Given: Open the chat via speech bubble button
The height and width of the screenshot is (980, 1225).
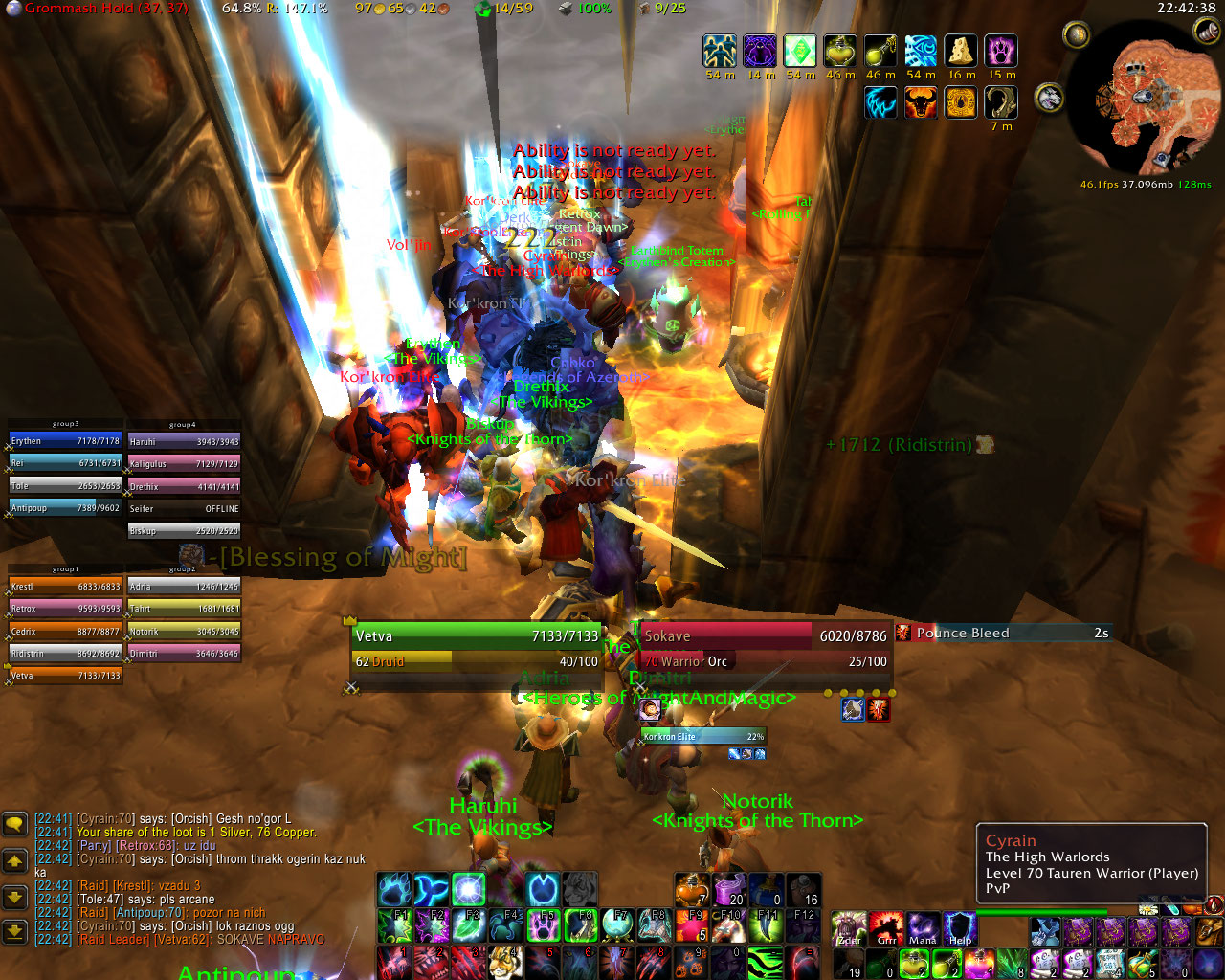Looking at the screenshot, I should click(x=15, y=823).
